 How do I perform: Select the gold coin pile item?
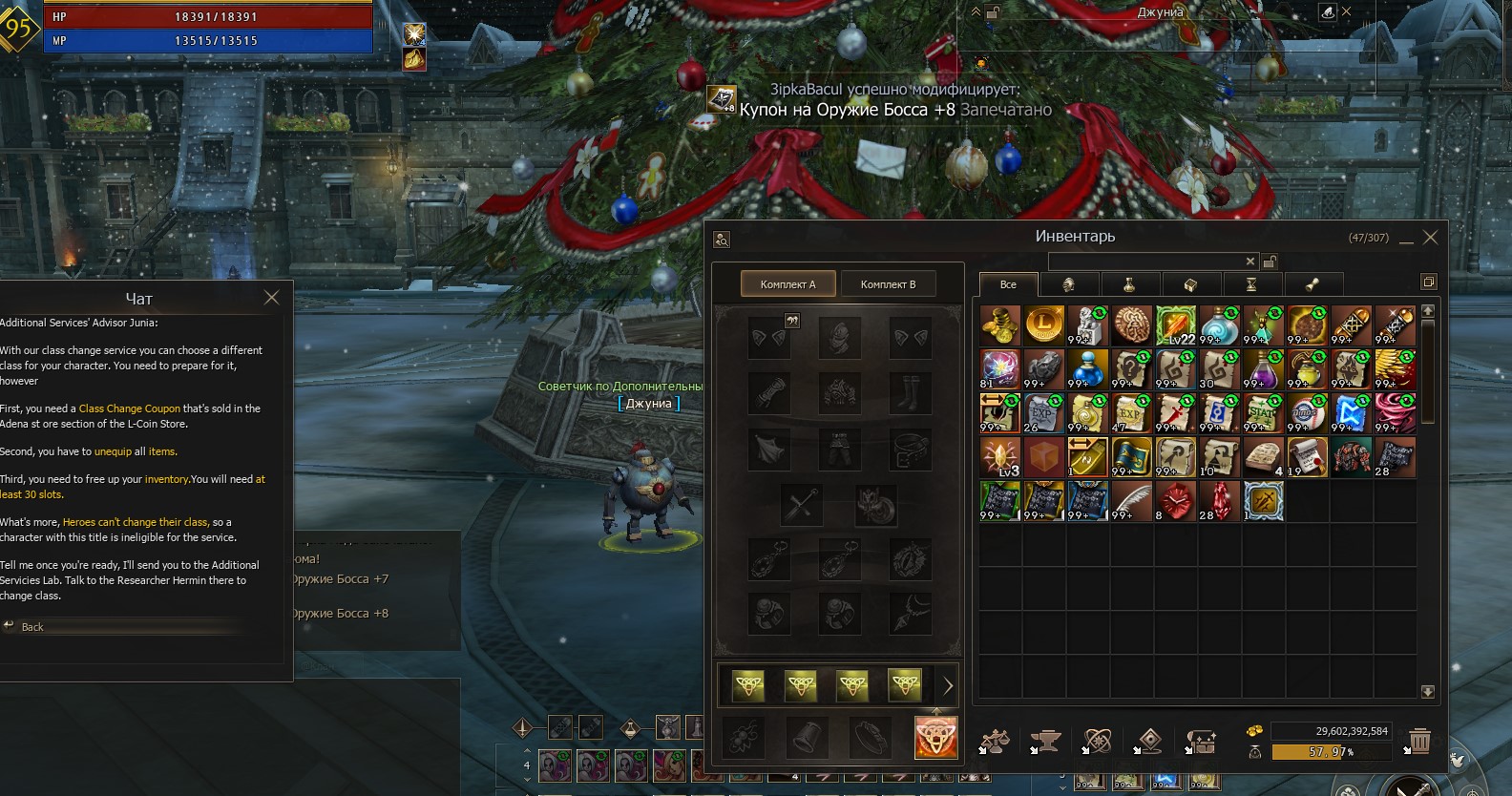point(1000,325)
